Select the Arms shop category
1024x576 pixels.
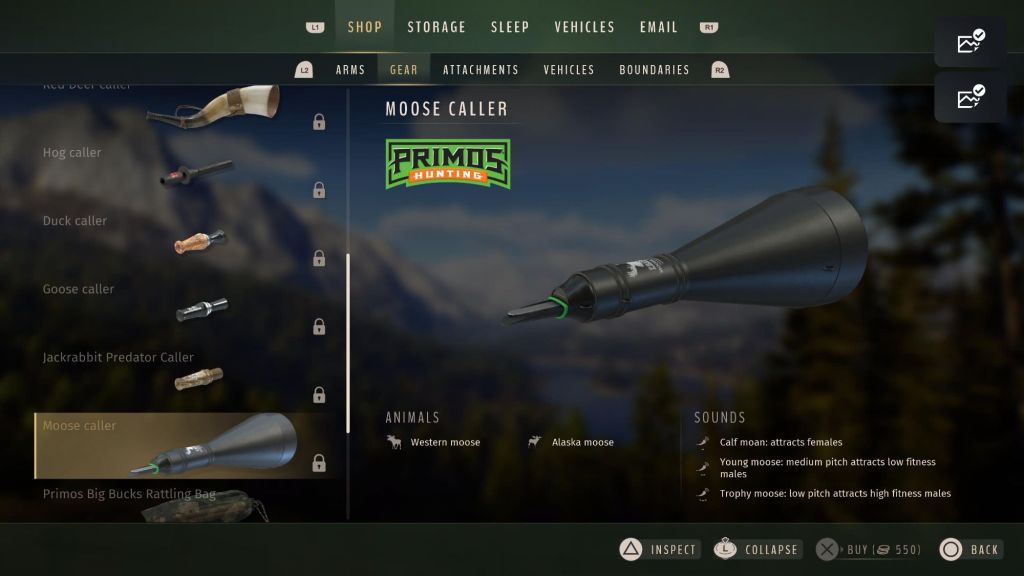click(x=350, y=70)
